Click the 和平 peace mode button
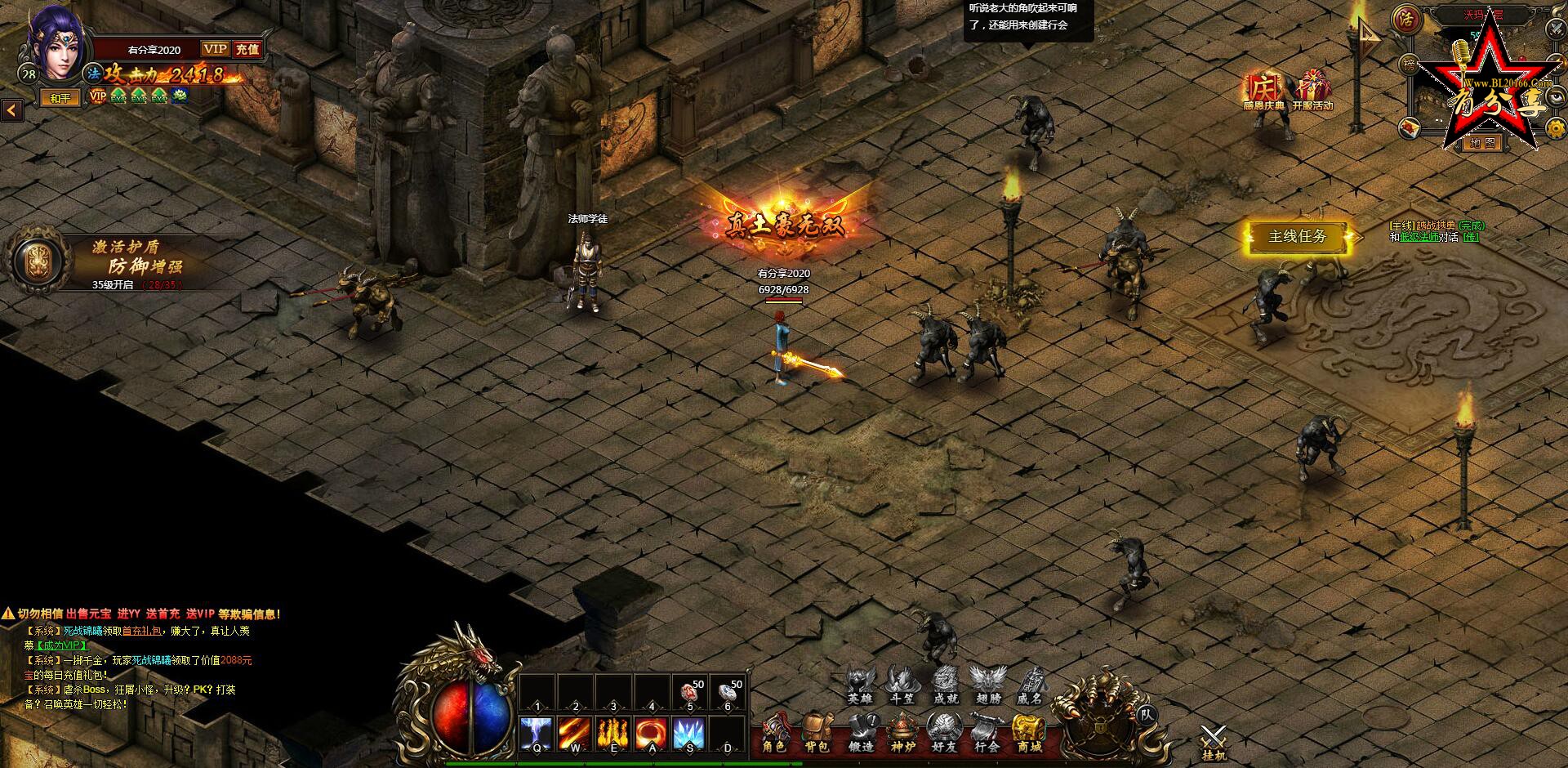Image resolution: width=1568 pixels, height=768 pixels. pos(60,98)
